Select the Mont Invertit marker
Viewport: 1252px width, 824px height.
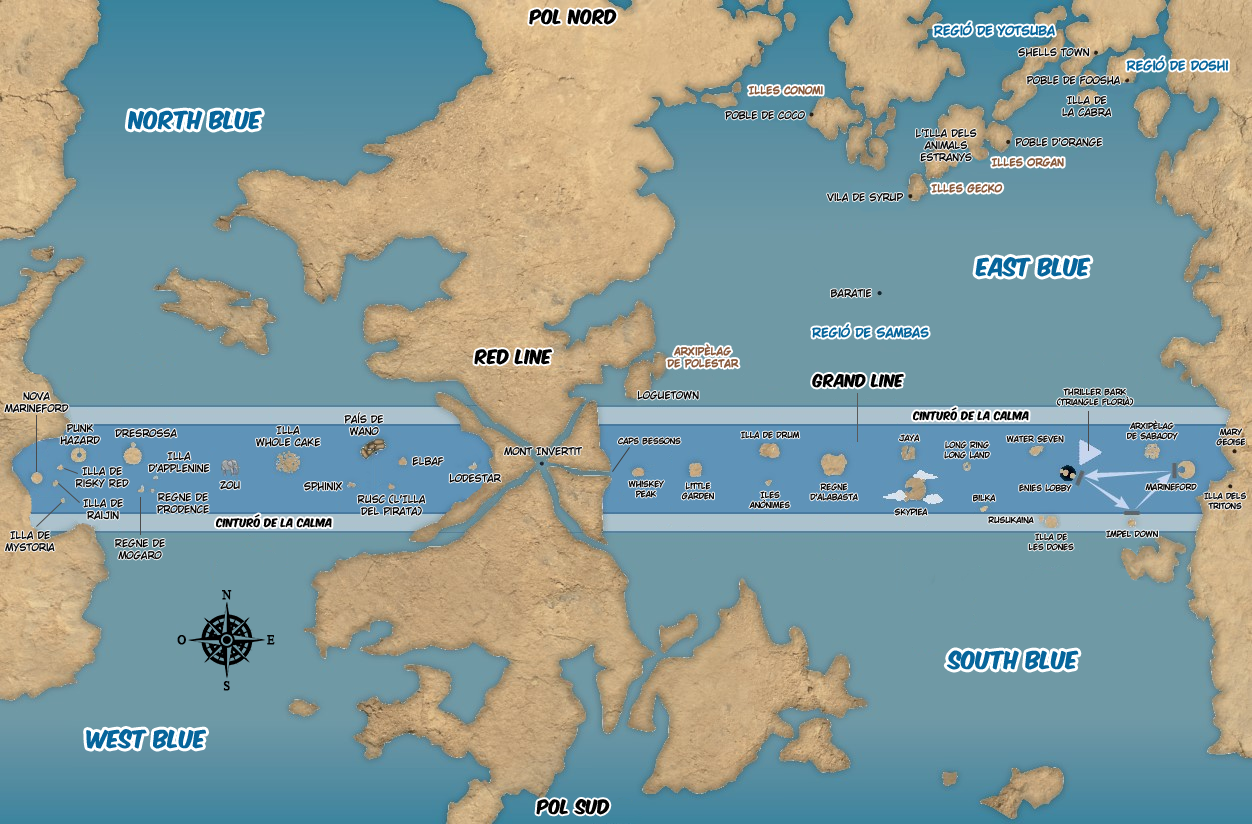[541, 463]
